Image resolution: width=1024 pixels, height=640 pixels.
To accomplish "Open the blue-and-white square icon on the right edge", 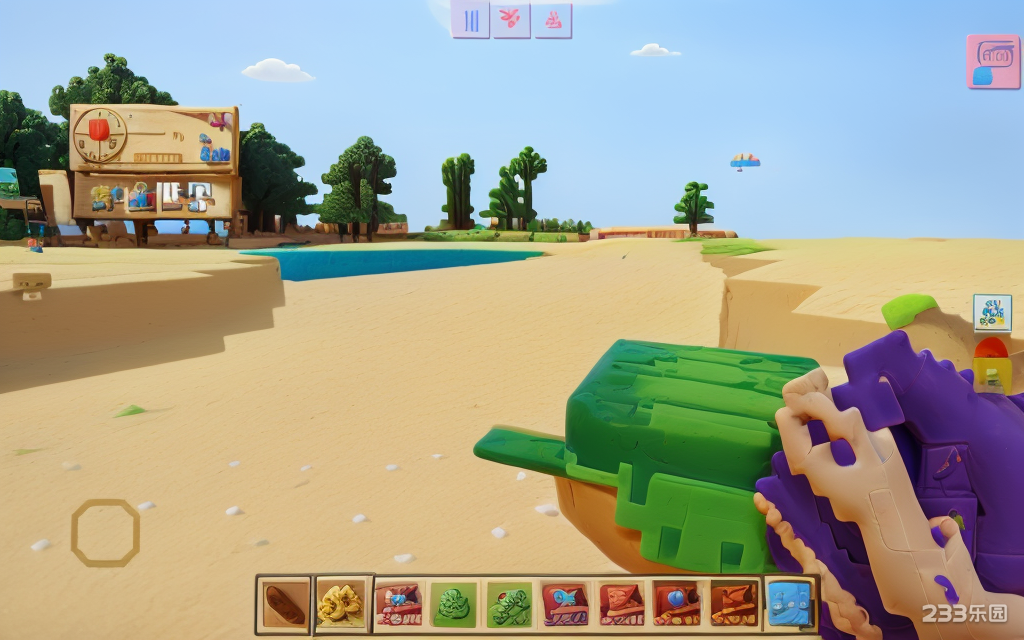I will (992, 313).
